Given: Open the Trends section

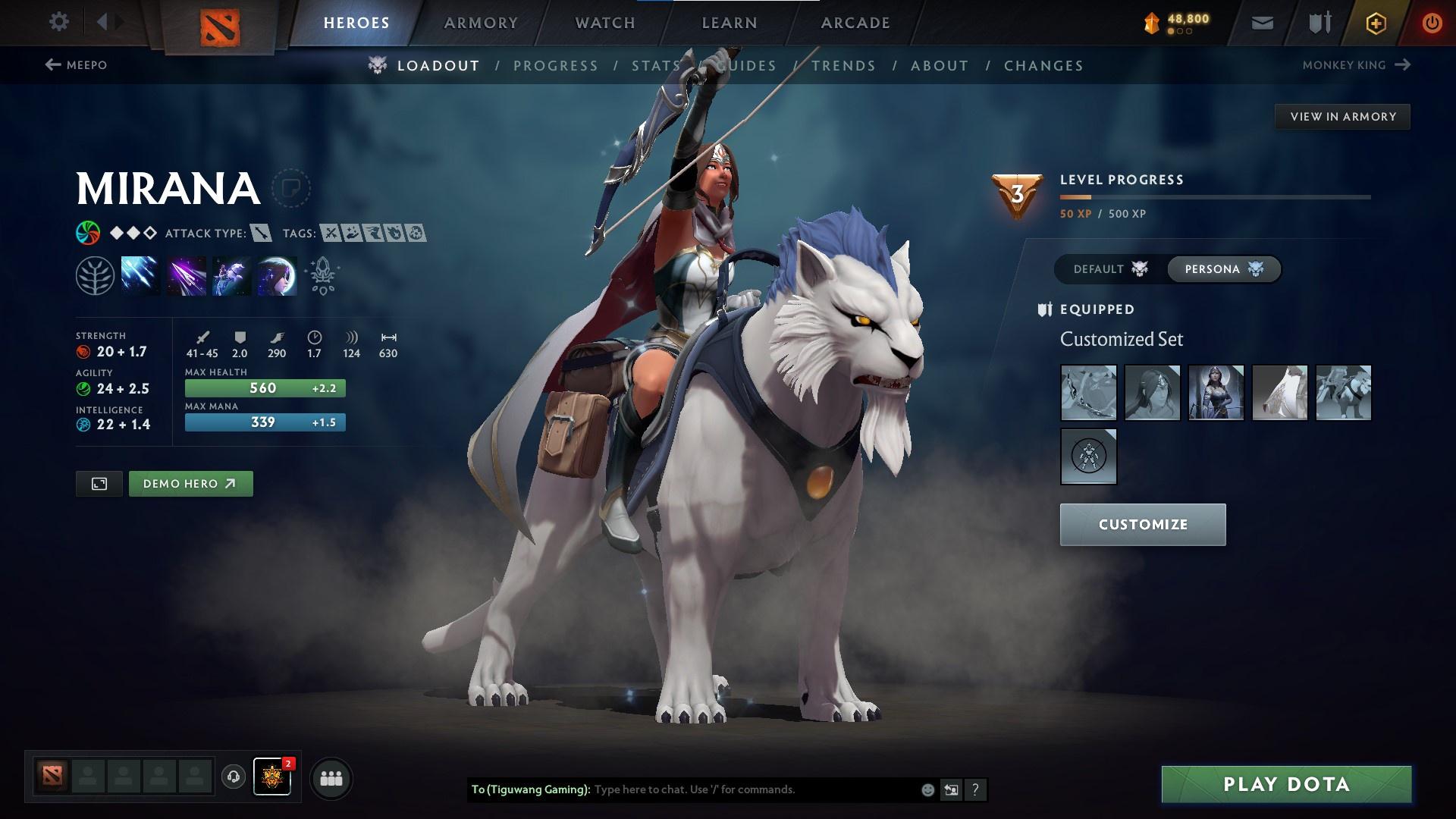Looking at the screenshot, I should [x=844, y=65].
